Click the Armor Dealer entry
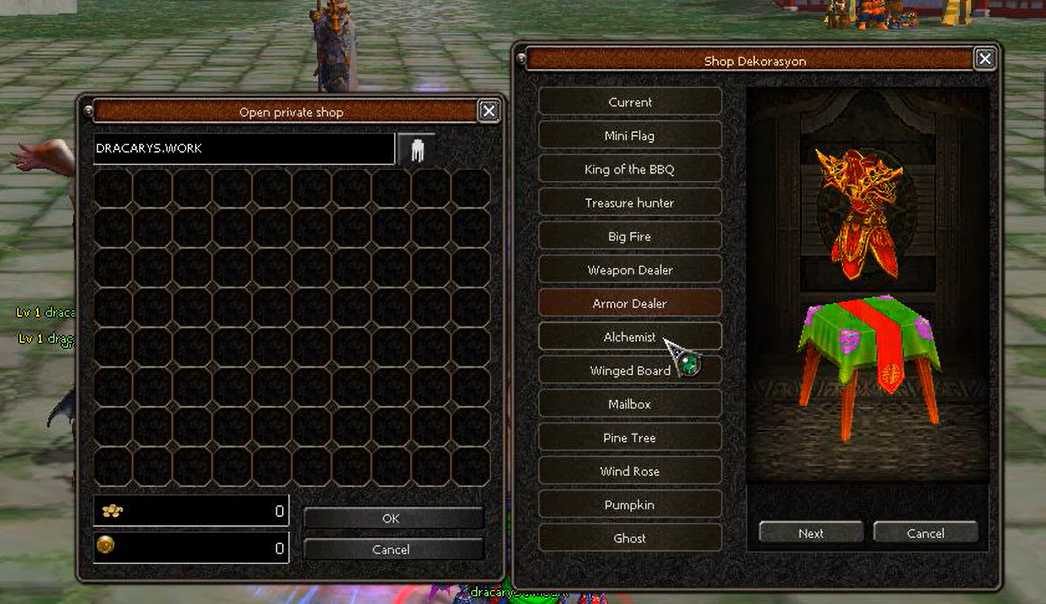This screenshot has width=1046, height=604. point(630,303)
